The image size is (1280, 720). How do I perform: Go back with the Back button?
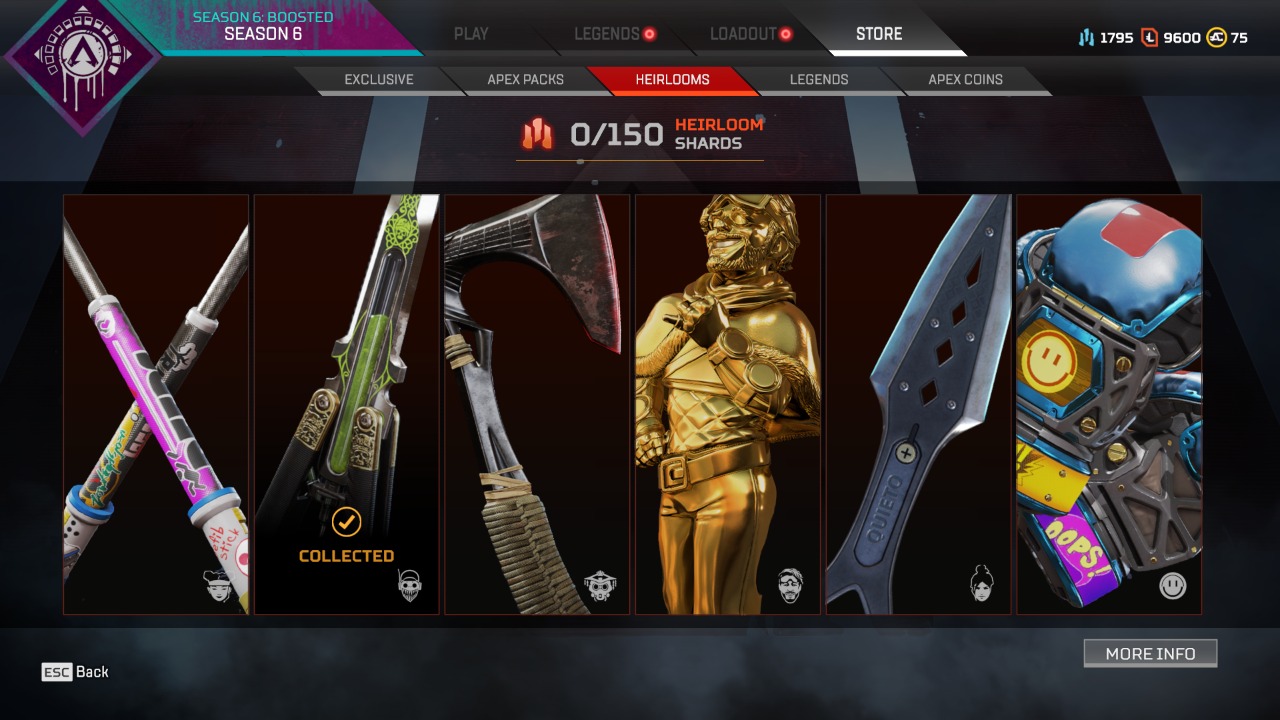coord(76,672)
